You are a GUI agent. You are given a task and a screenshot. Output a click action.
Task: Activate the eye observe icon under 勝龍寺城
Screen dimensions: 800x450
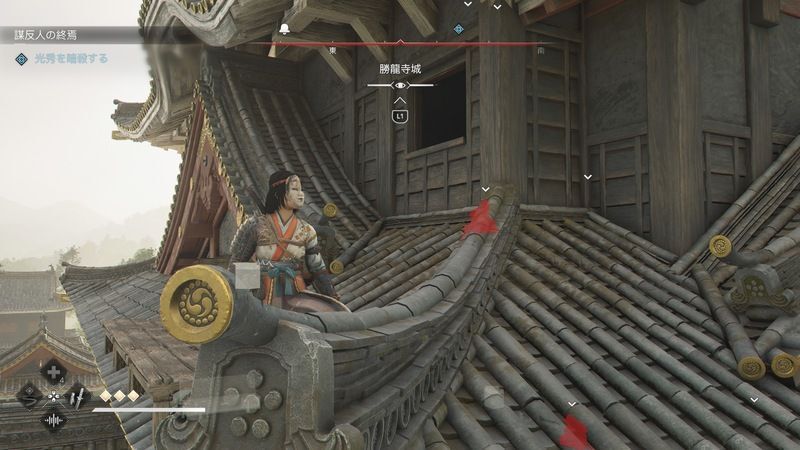[400, 86]
